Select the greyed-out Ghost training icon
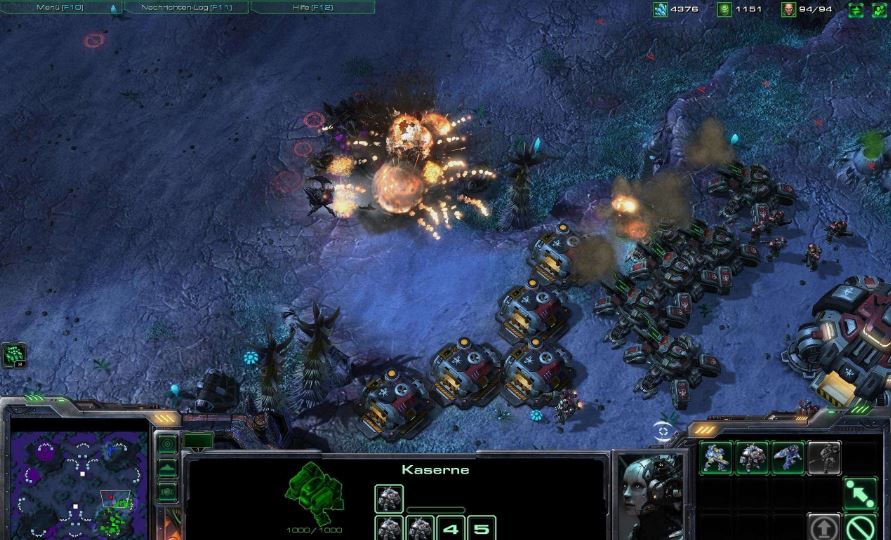The height and width of the screenshot is (540, 891). click(x=823, y=458)
